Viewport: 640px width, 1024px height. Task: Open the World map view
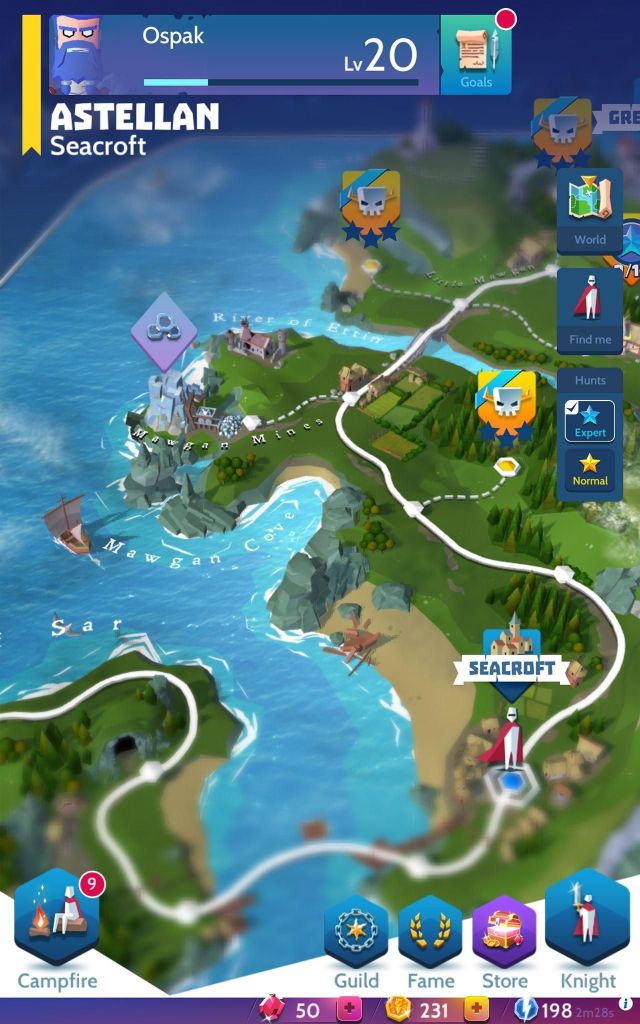(589, 211)
